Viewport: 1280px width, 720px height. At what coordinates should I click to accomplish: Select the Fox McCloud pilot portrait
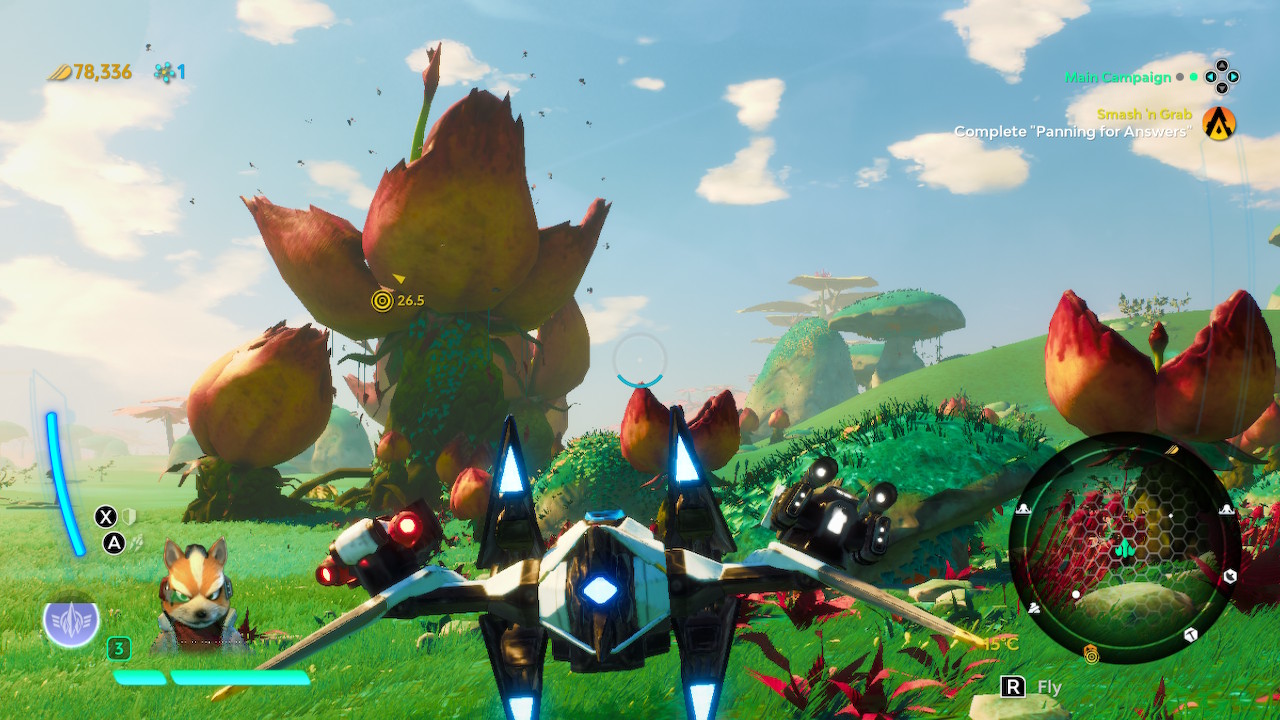(x=195, y=593)
